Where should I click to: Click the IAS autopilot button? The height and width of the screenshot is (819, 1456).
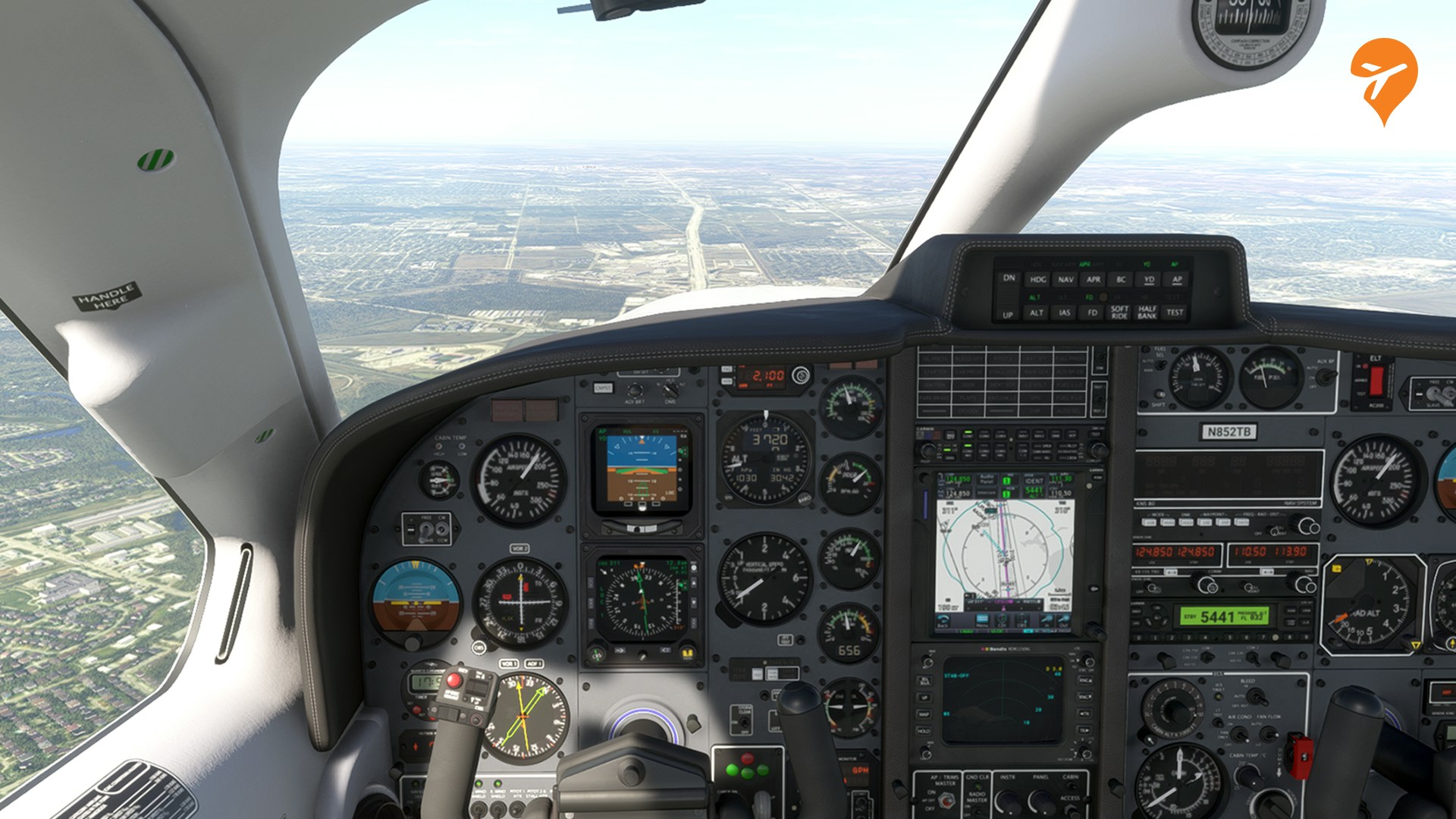1065,312
